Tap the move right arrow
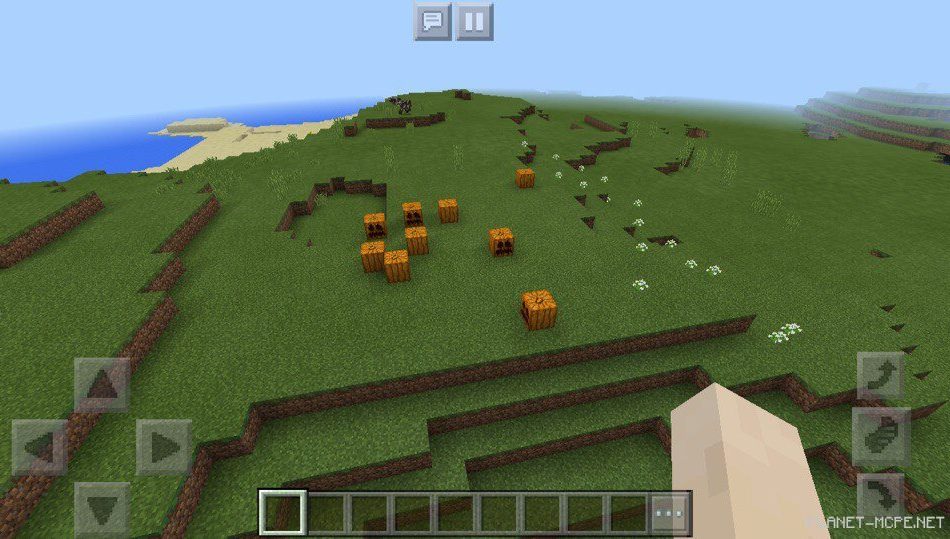Viewport: 950px width, 539px height. tap(163, 447)
